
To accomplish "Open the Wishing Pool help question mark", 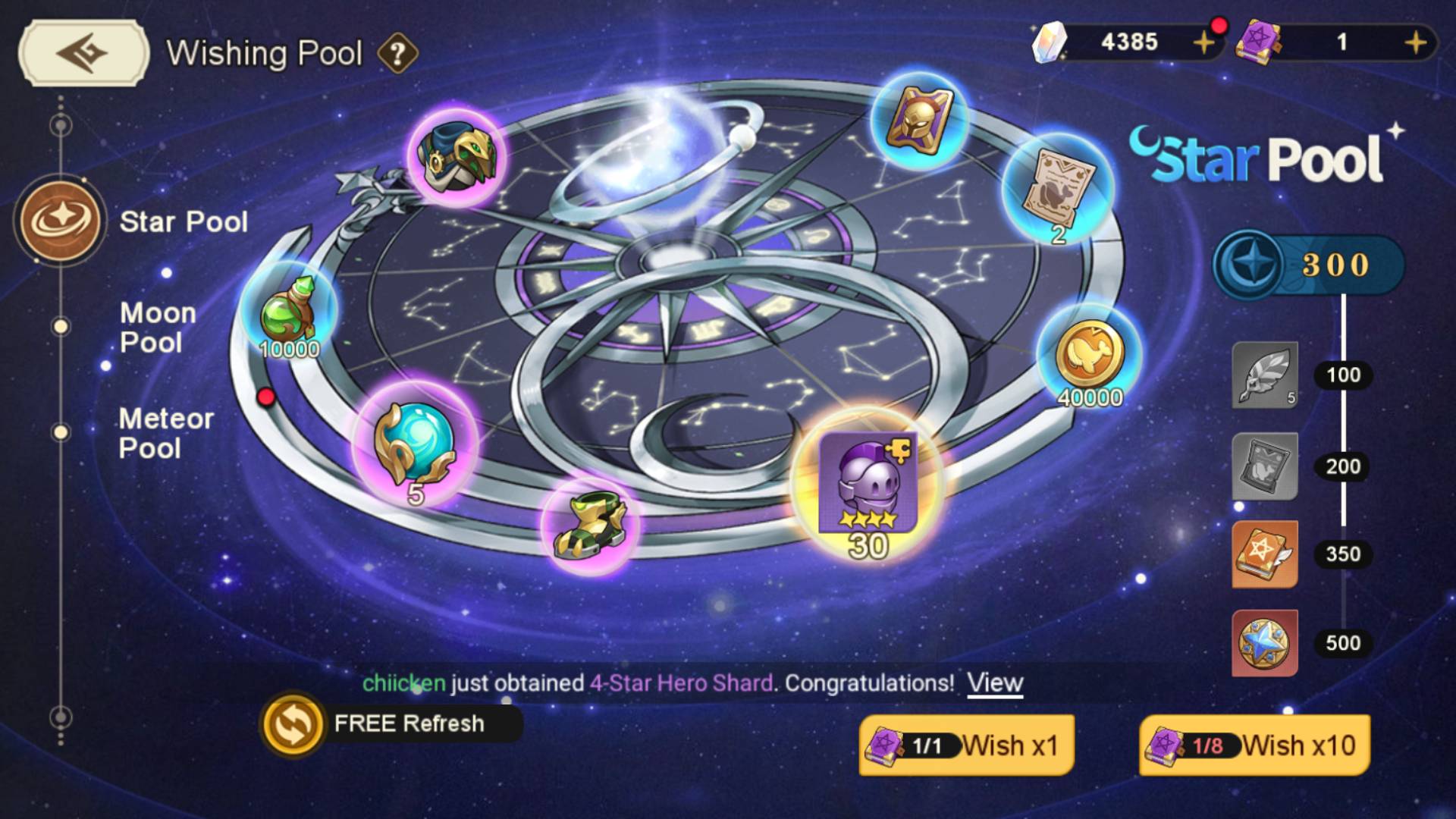I will [x=397, y=54].
